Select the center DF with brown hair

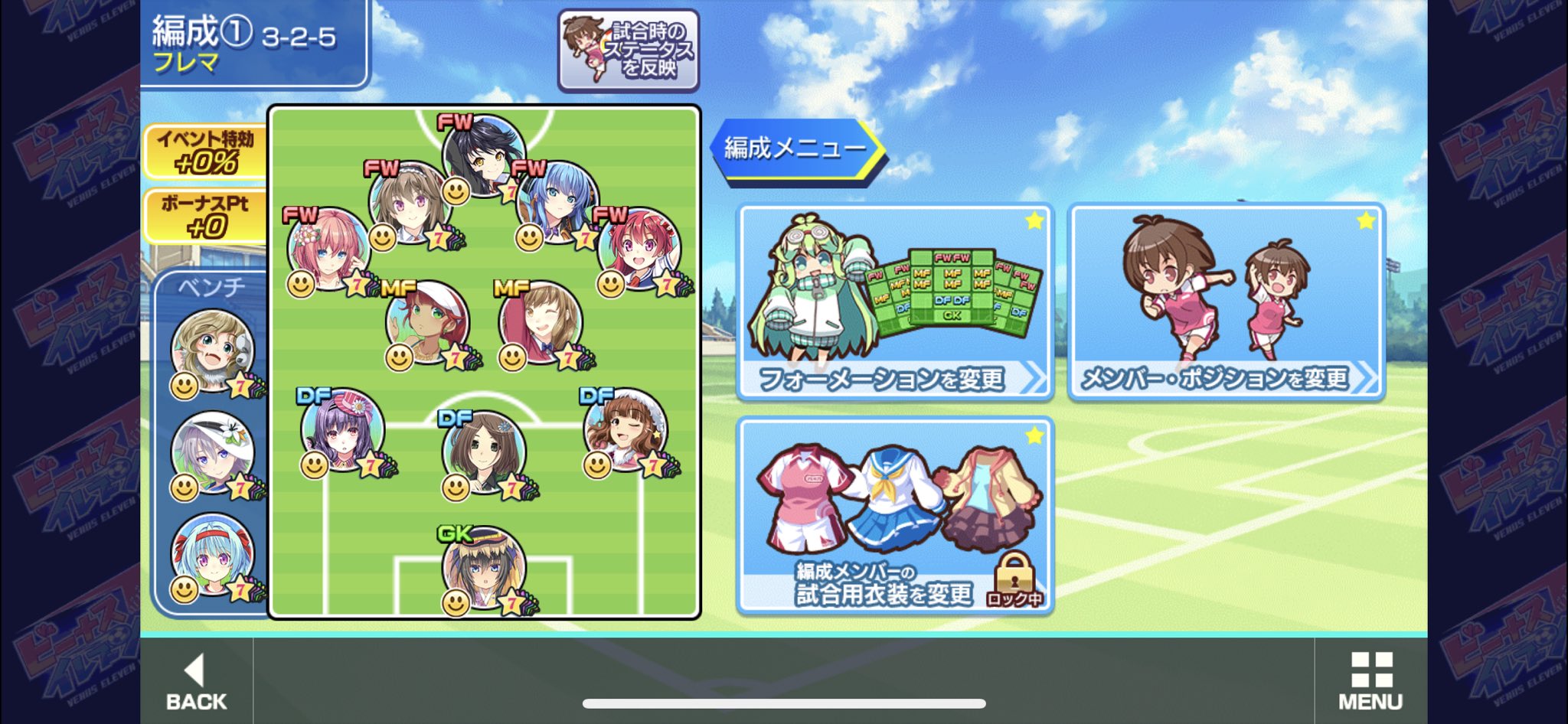coord(484,452)
